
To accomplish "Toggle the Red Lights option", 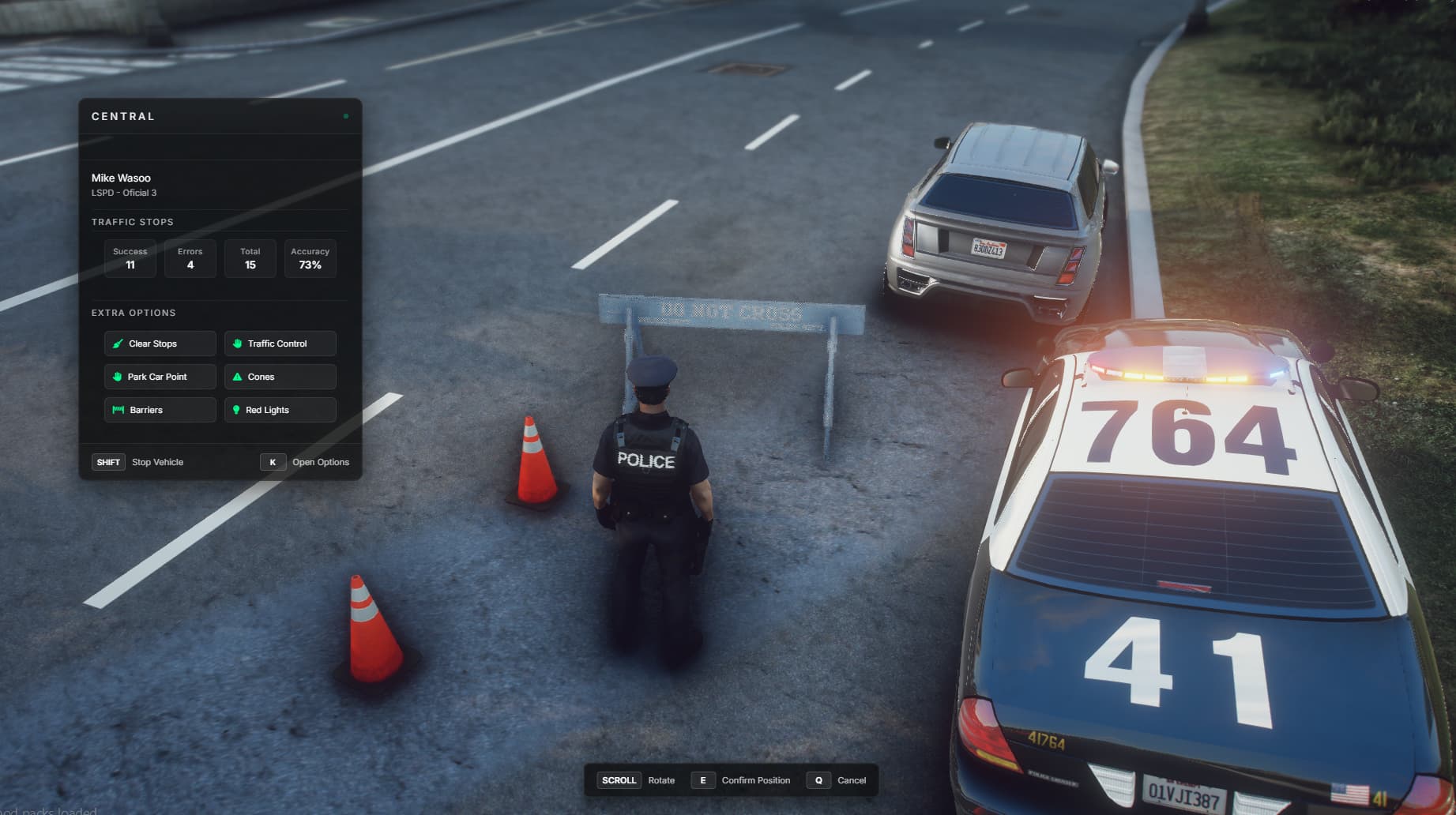I will point(280,410).
